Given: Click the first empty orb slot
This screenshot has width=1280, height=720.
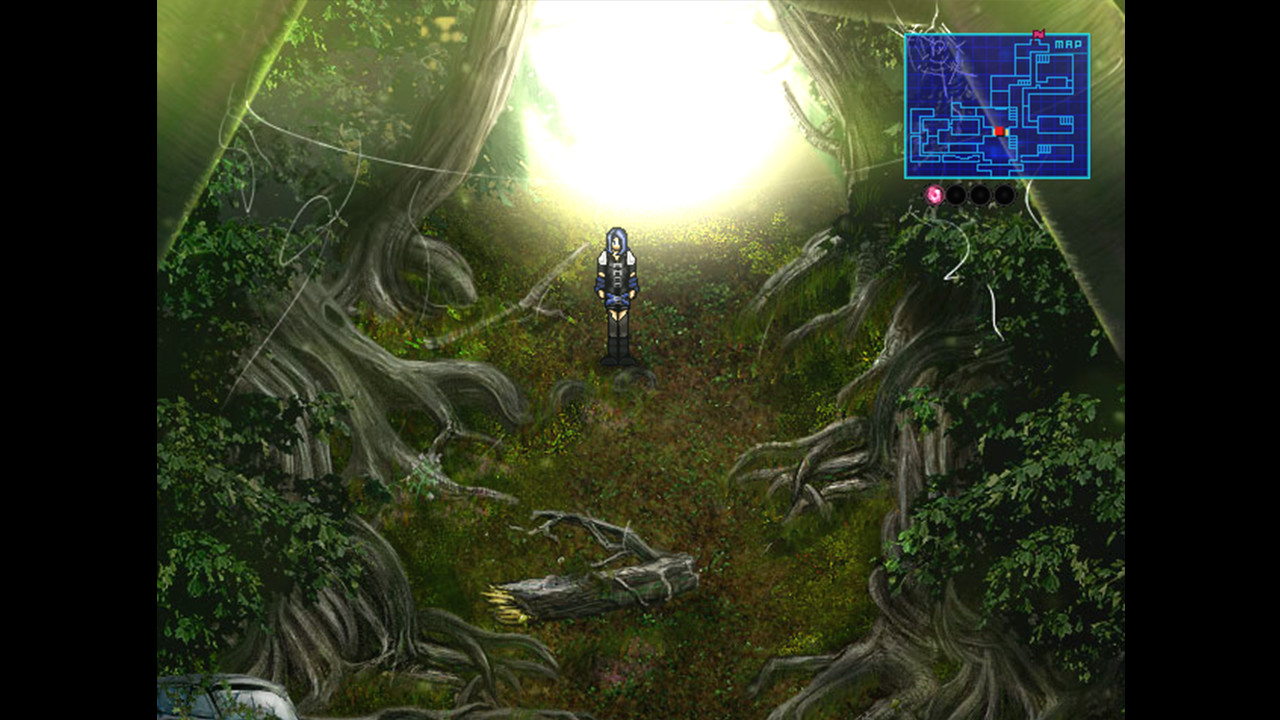Looking at the screenshot, I should [958, 195].
